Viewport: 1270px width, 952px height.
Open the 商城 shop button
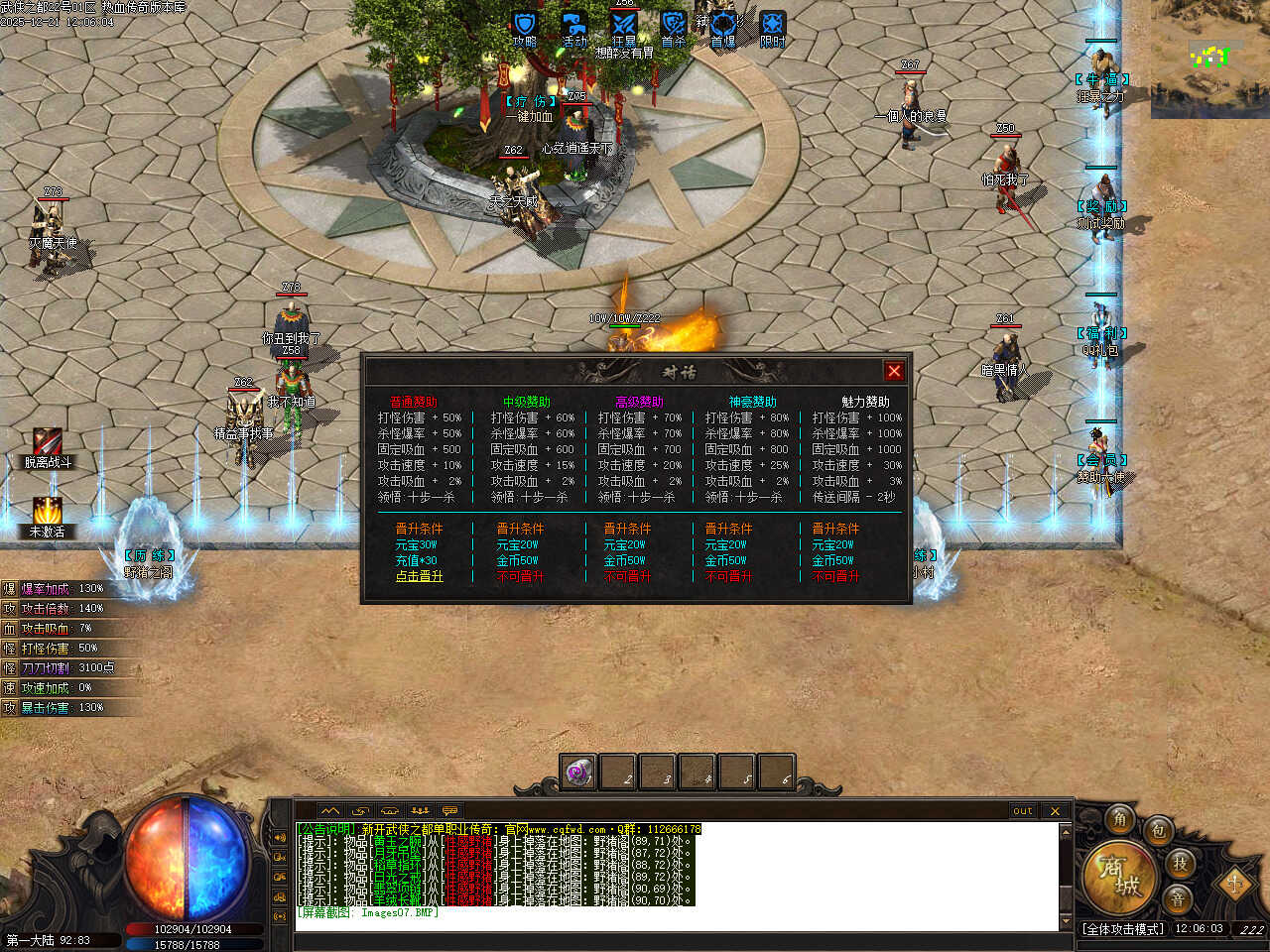(1117, 877)
